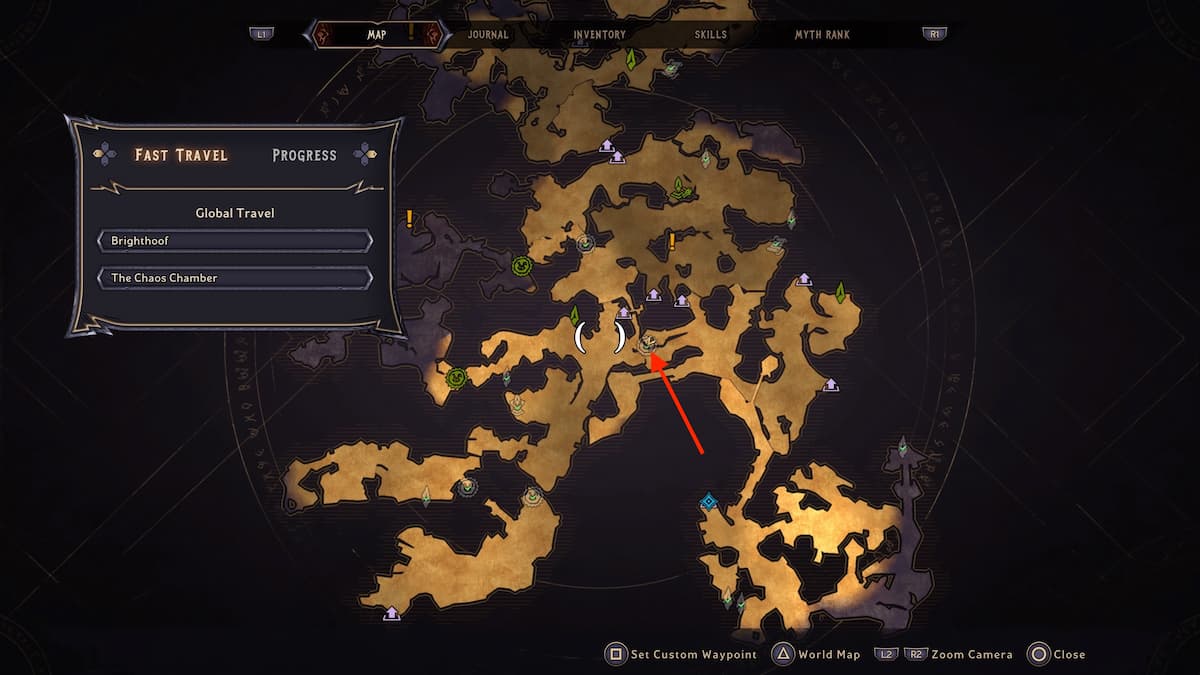
Task: Select the Fast Travel panel tab
Action: 181,155
